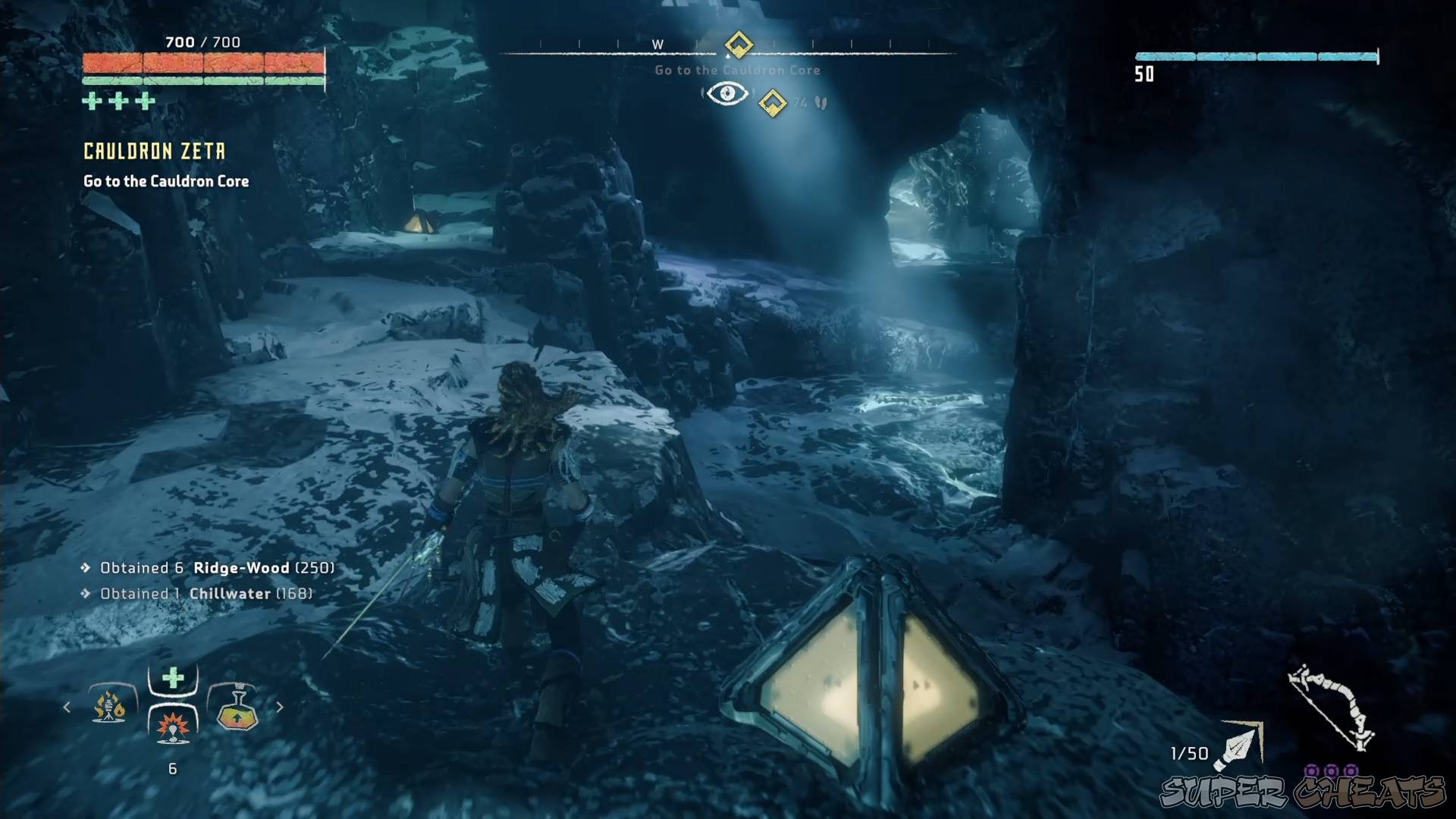Click the footsteps icon next to the distance 74
1456x819 pixels.
click(821, 102)
